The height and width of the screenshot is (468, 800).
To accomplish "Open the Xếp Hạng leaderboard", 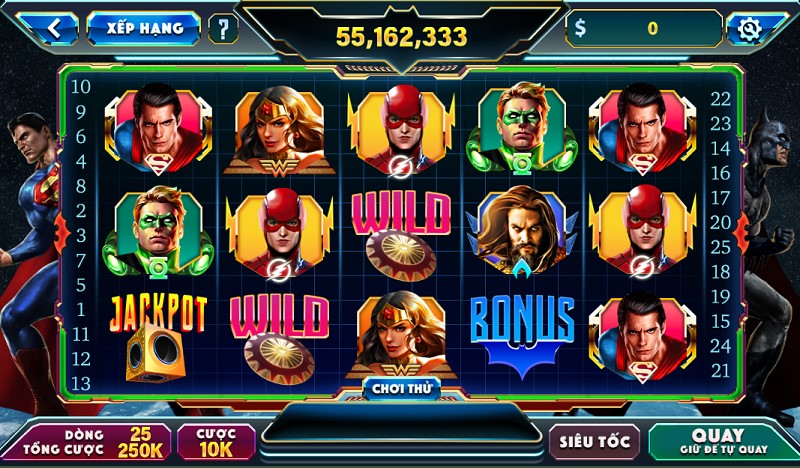I will click(x=143, y=28).
